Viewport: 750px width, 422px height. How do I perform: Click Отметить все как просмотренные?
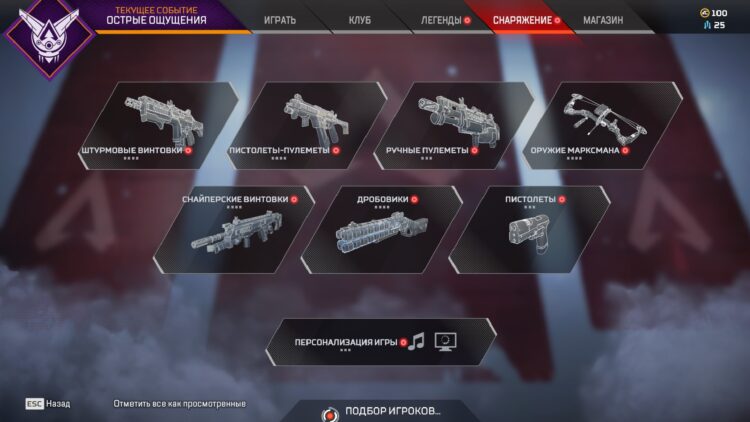(x=180, y=403)
